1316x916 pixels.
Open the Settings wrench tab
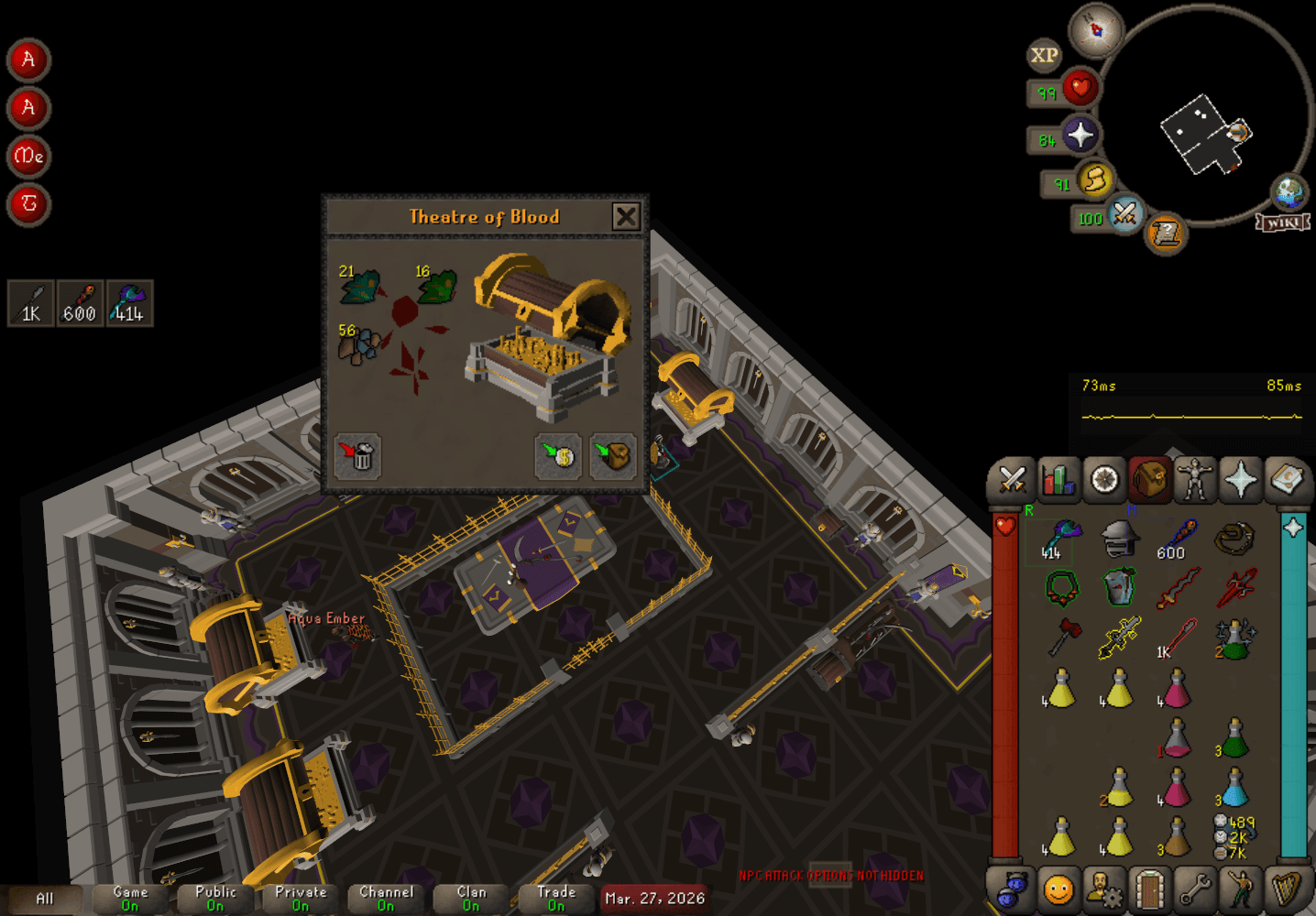pyautogui.click(x=1195, y=889)
